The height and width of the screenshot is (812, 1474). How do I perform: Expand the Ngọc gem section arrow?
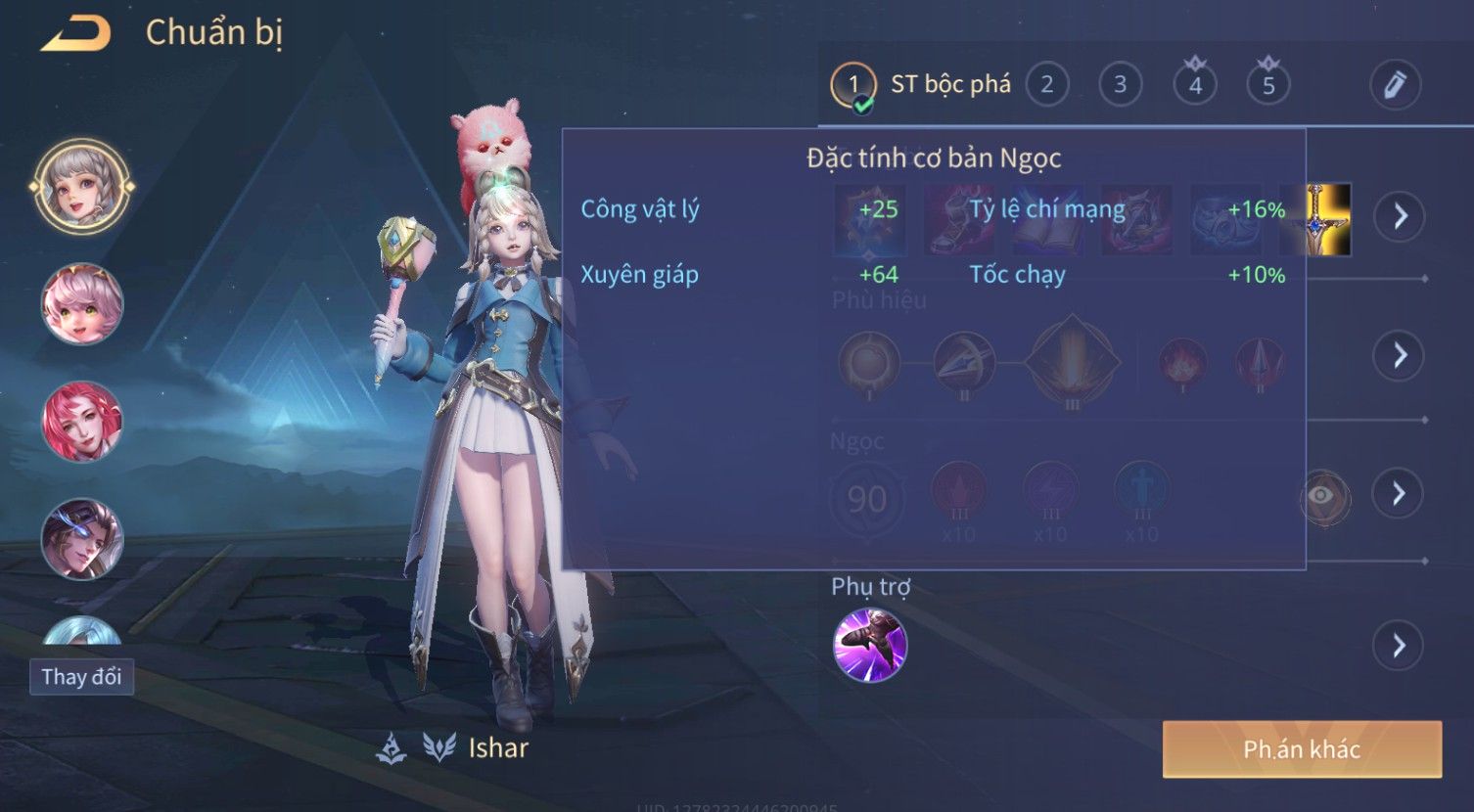pyautogui.click(x=1400, y=494)
